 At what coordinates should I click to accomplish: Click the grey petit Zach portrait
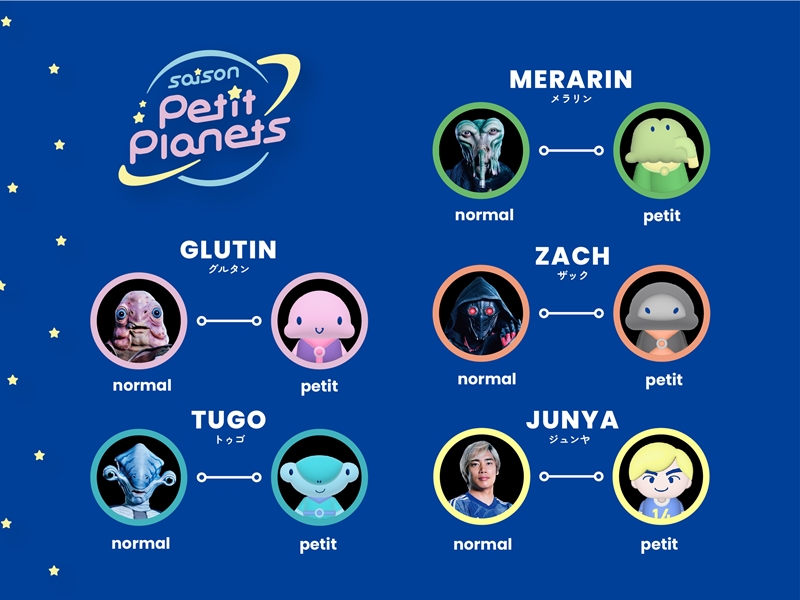coord(661,313)
